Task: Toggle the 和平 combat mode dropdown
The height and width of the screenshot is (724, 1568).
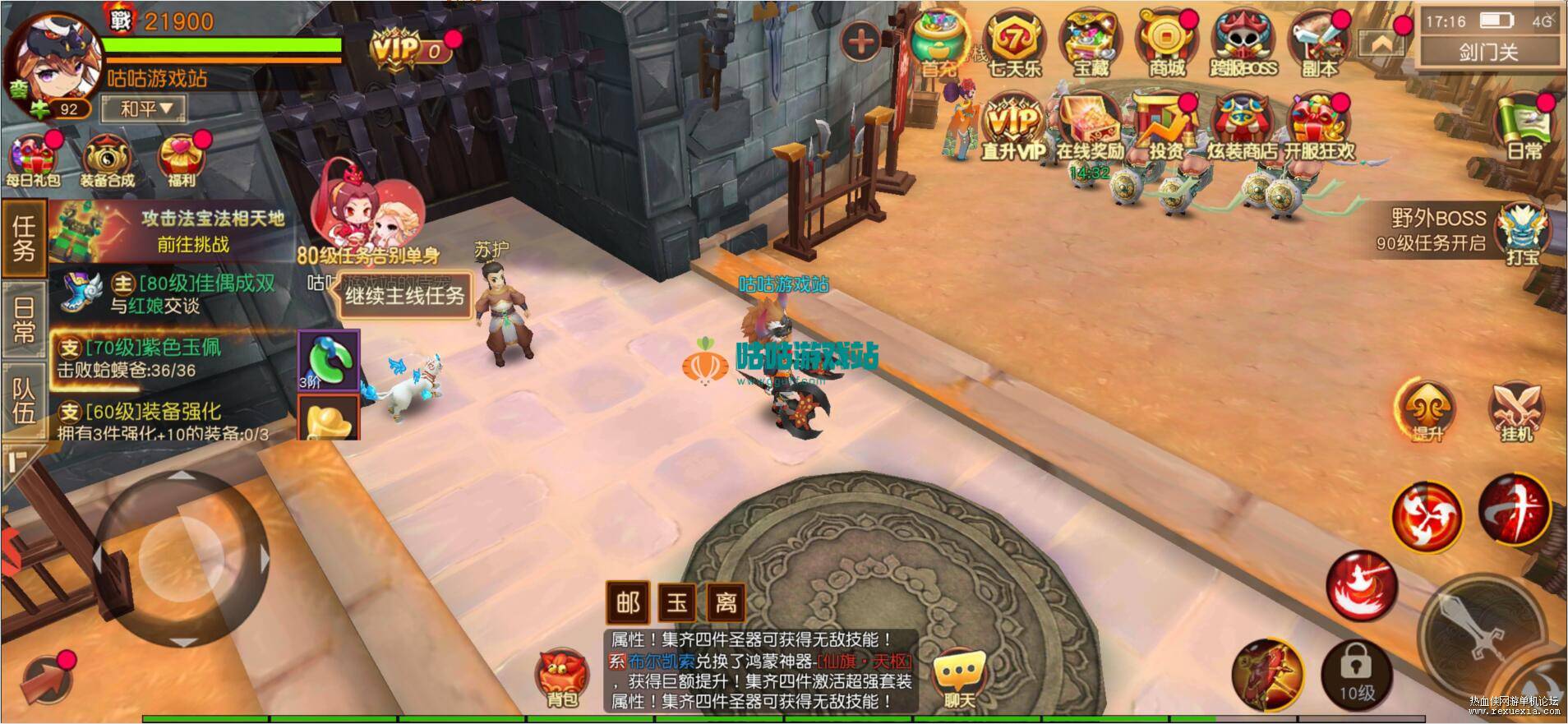Action: pos(145,108)
